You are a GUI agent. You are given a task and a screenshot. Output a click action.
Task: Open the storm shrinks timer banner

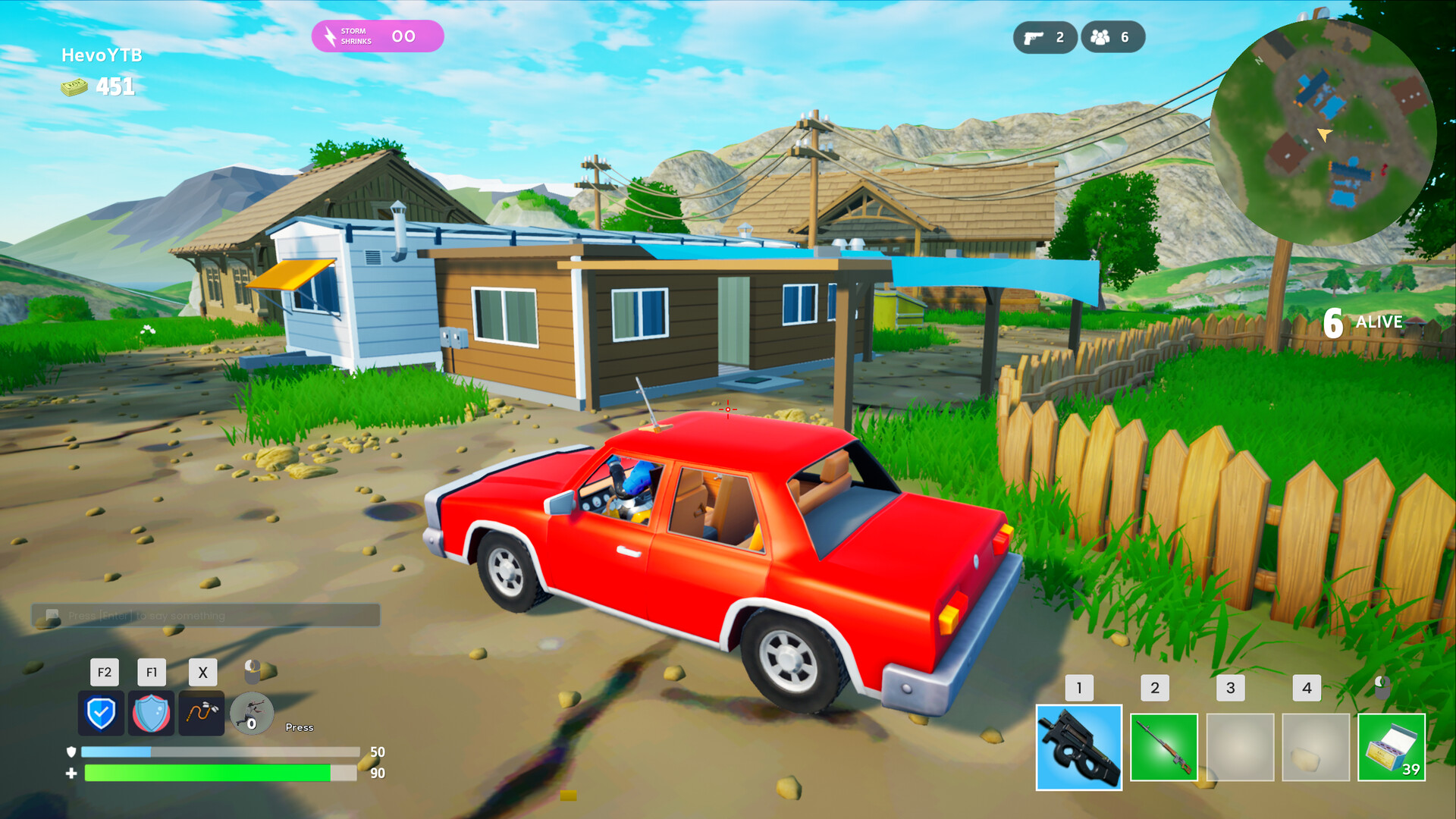click(x=377, y=35)
